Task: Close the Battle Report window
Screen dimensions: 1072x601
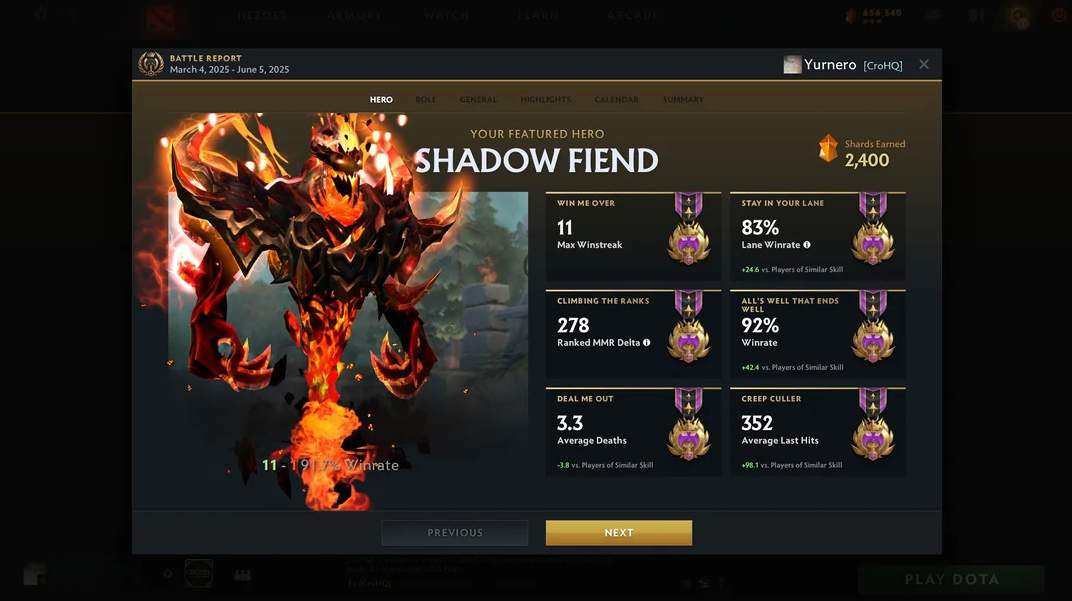Action: [x=924, y=64]
